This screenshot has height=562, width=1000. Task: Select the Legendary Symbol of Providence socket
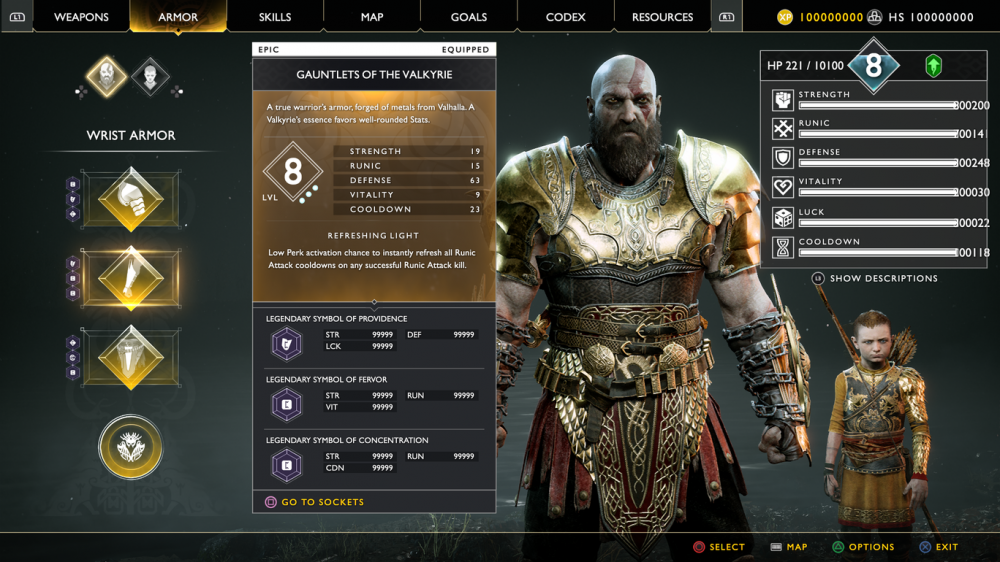[288, 343]
